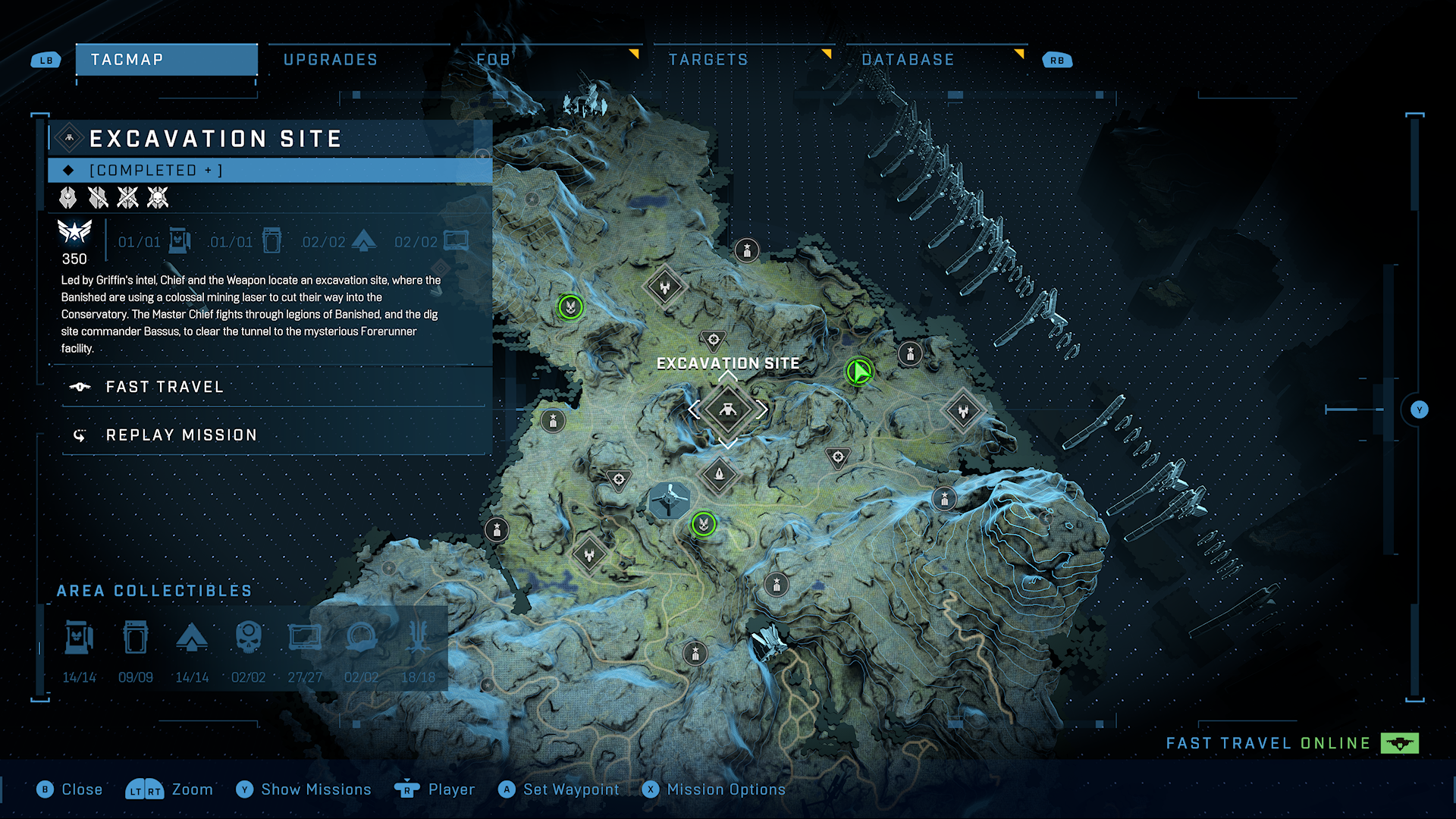1456x819 pixels.
Task: Select the Excavation Site mission marker
Action: coord(727,410)
